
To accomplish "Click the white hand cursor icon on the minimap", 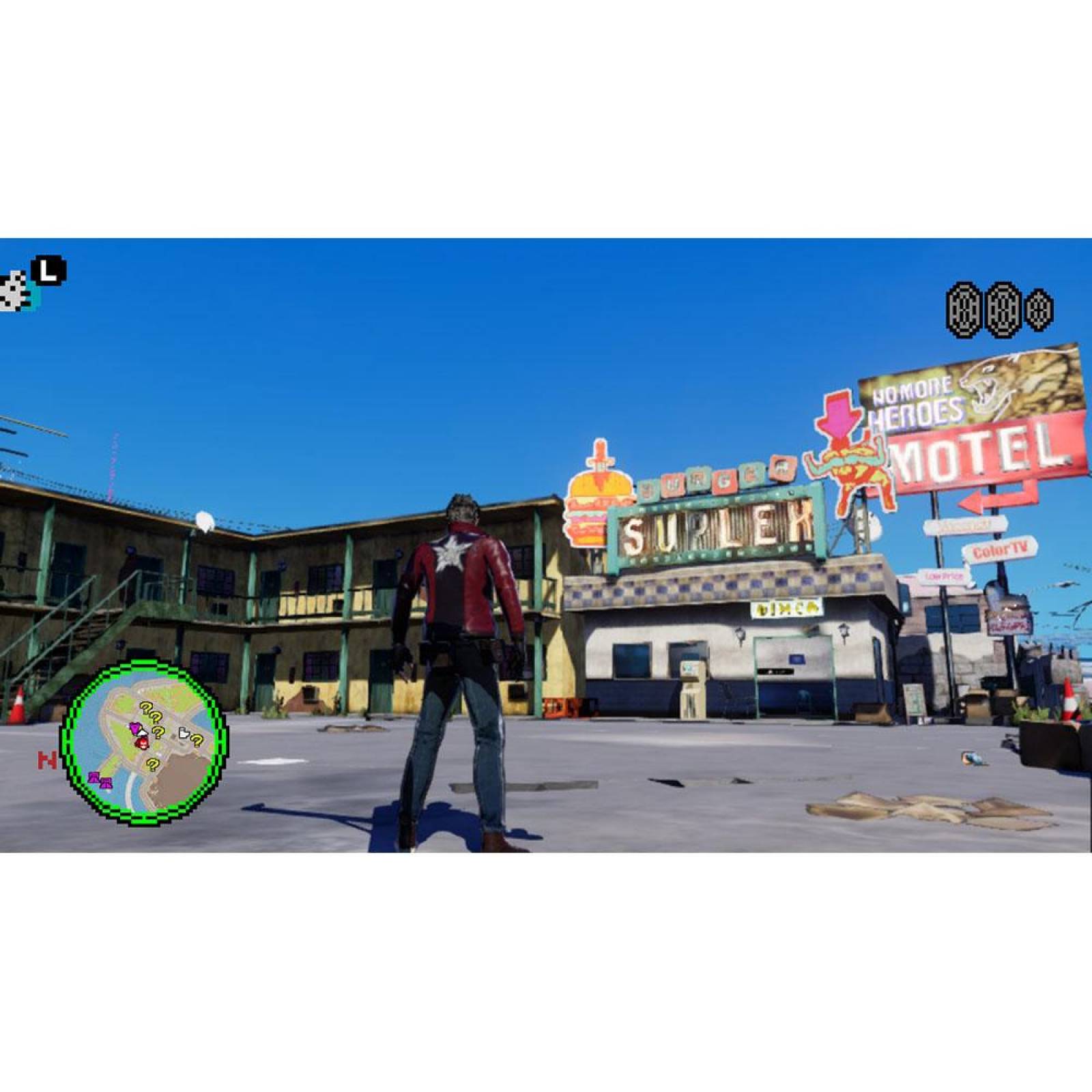I will tap(185, 733).
